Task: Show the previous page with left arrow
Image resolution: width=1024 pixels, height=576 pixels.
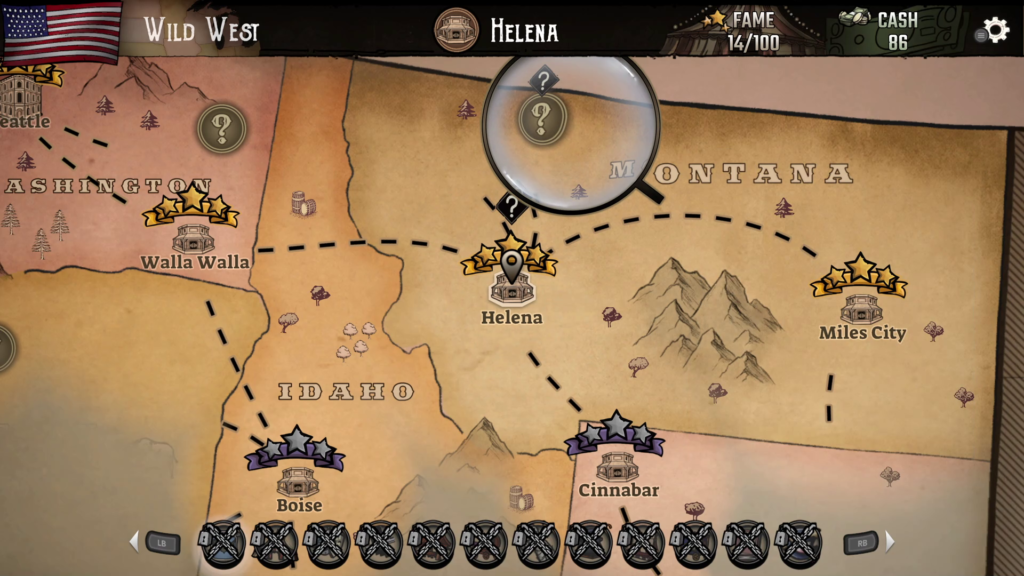Action: pos(134,542)
